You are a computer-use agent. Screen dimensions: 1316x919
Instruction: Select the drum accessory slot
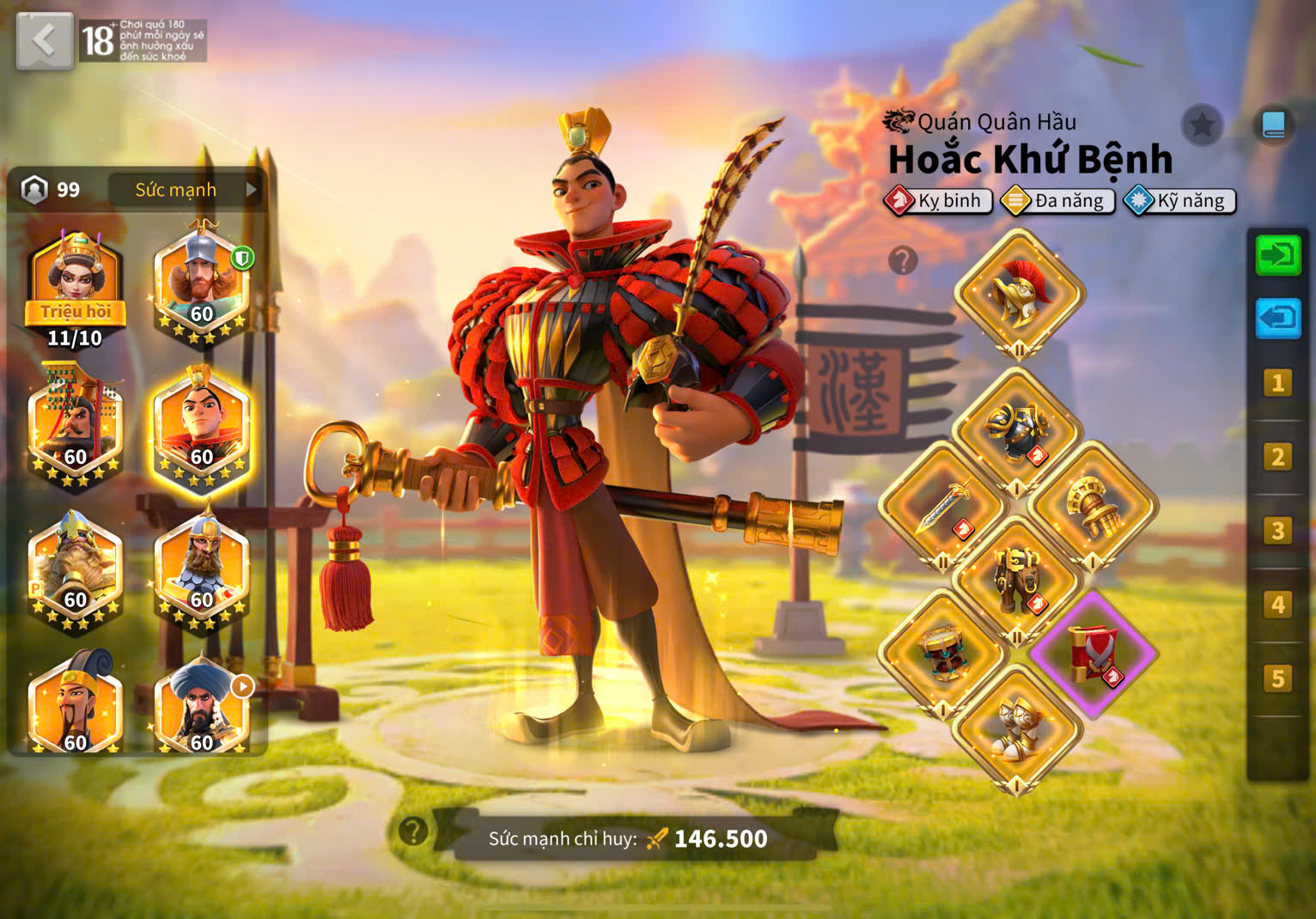(x=942, y=654)
